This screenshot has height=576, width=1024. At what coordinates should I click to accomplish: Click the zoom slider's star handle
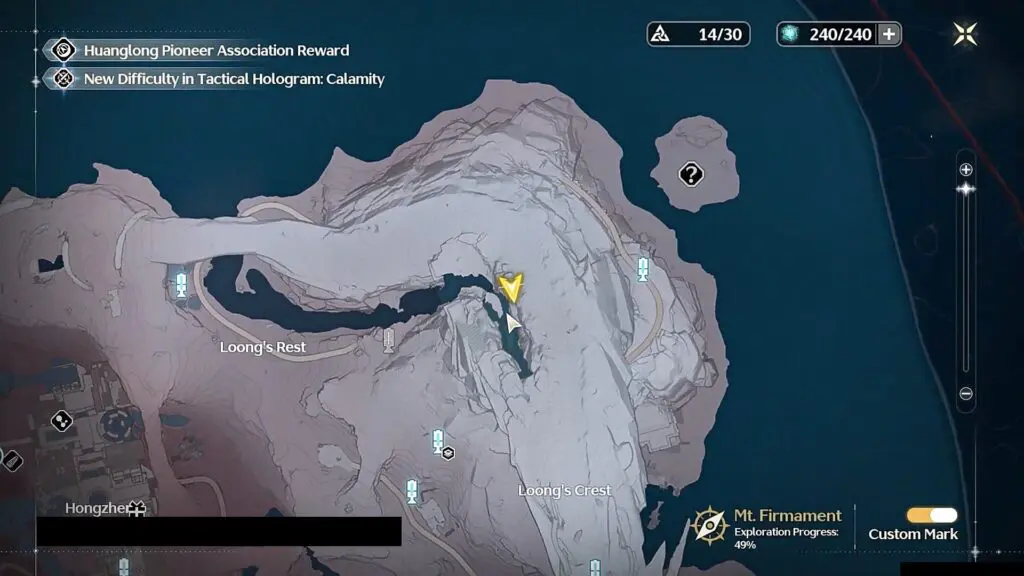965,189
